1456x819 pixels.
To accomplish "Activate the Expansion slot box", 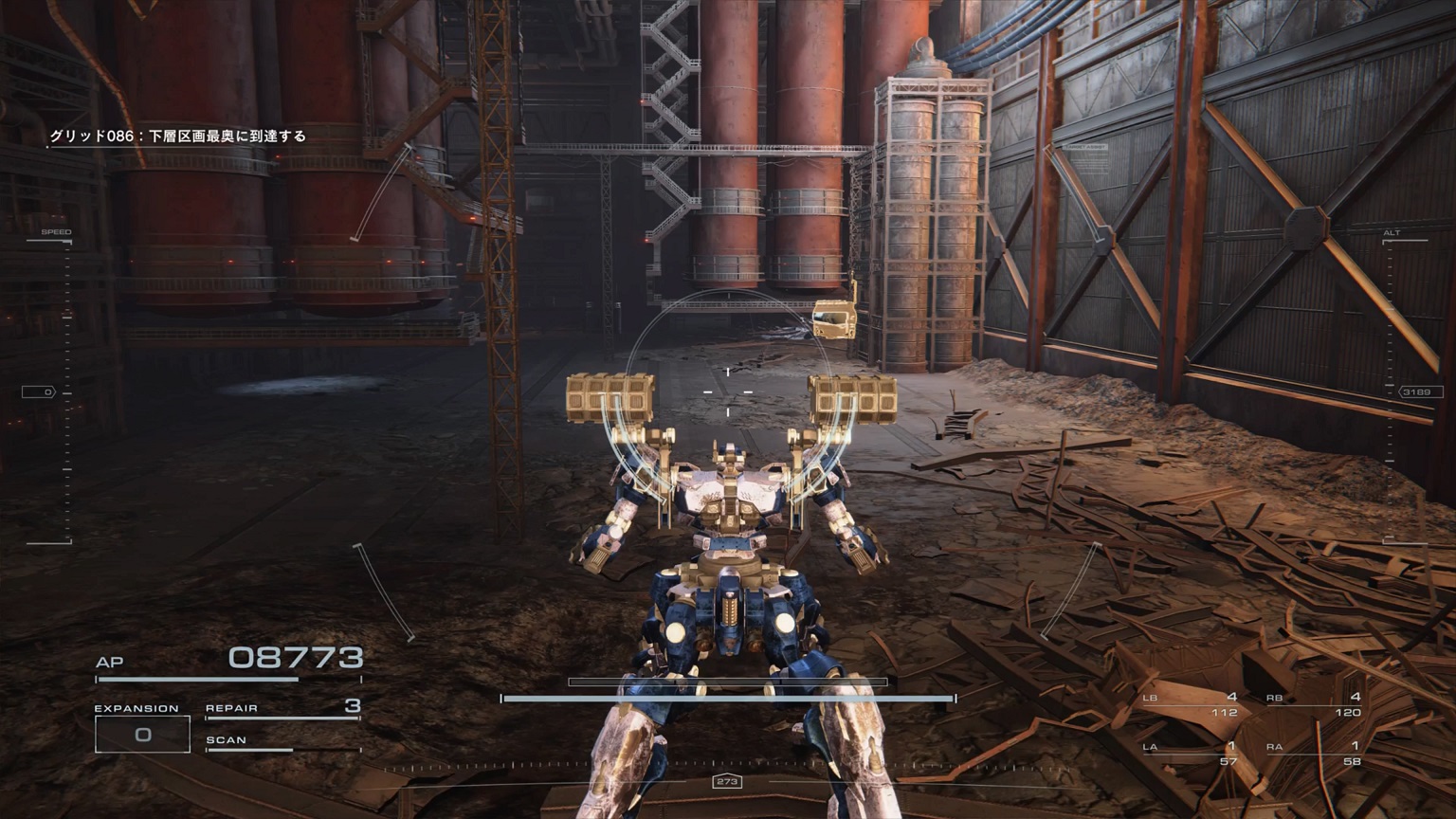I will click(x=142, y=734).
